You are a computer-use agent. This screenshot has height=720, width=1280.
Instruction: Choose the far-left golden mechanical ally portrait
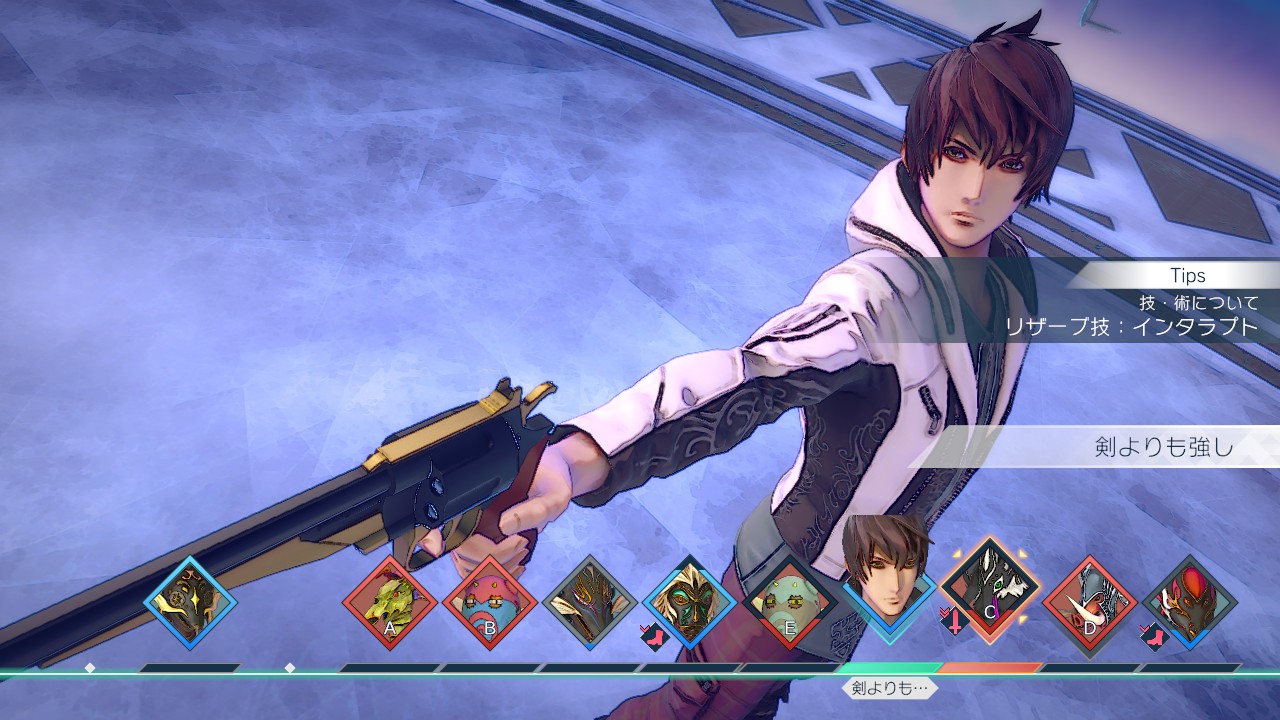pyautogui.click(x=190, y=604)
